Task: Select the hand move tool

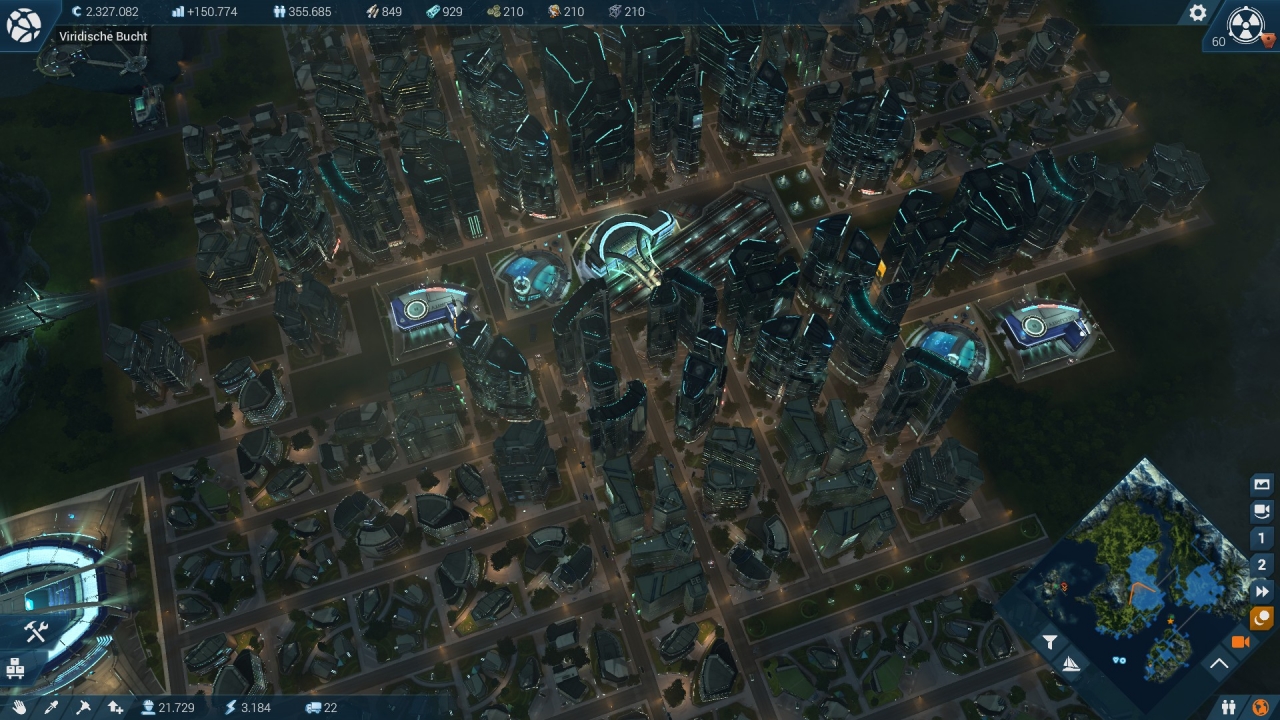Action: tap(19, 707)
